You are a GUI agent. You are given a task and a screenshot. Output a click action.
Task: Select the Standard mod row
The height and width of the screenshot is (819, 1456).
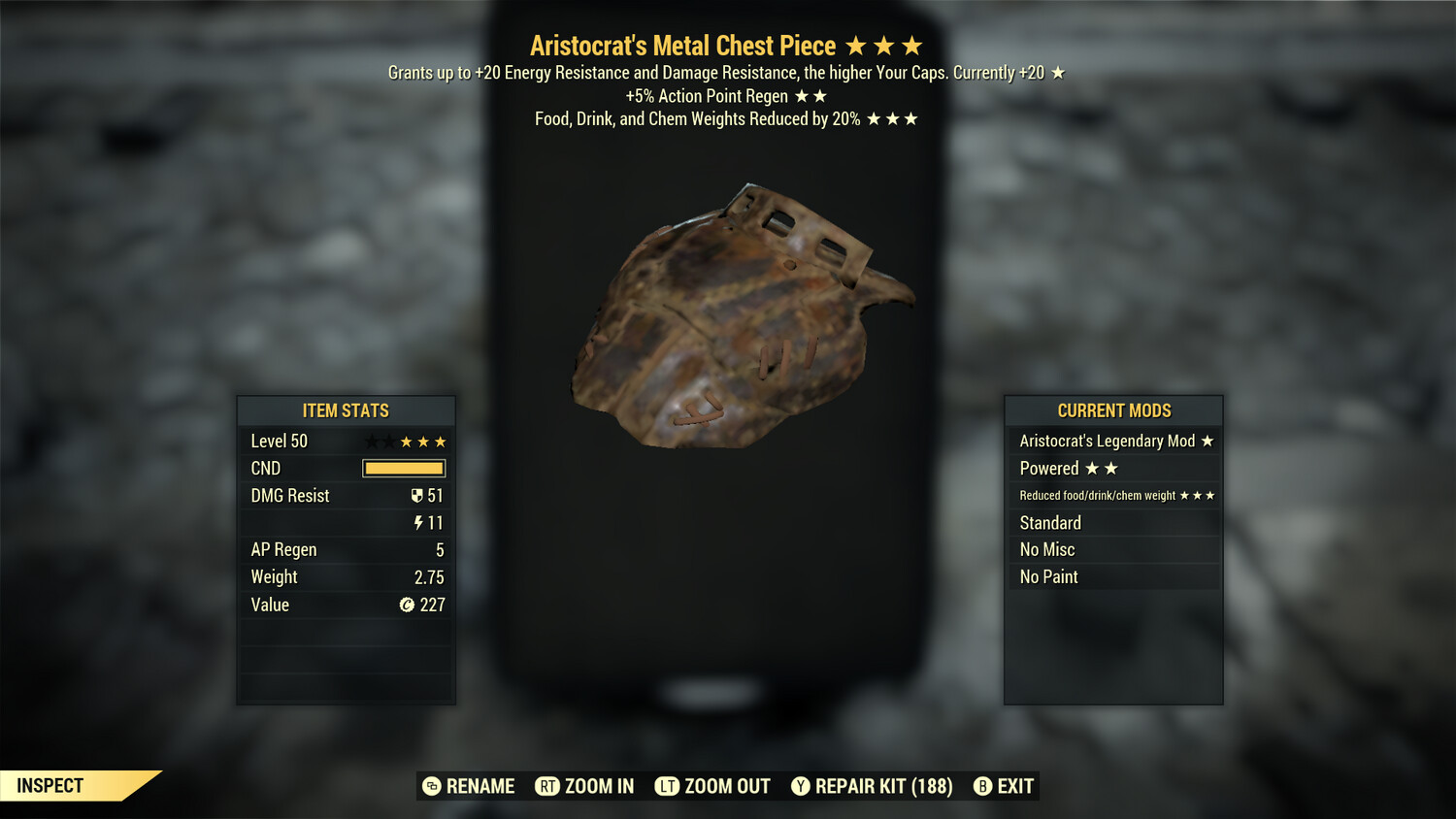click(x=1114, y=523)
